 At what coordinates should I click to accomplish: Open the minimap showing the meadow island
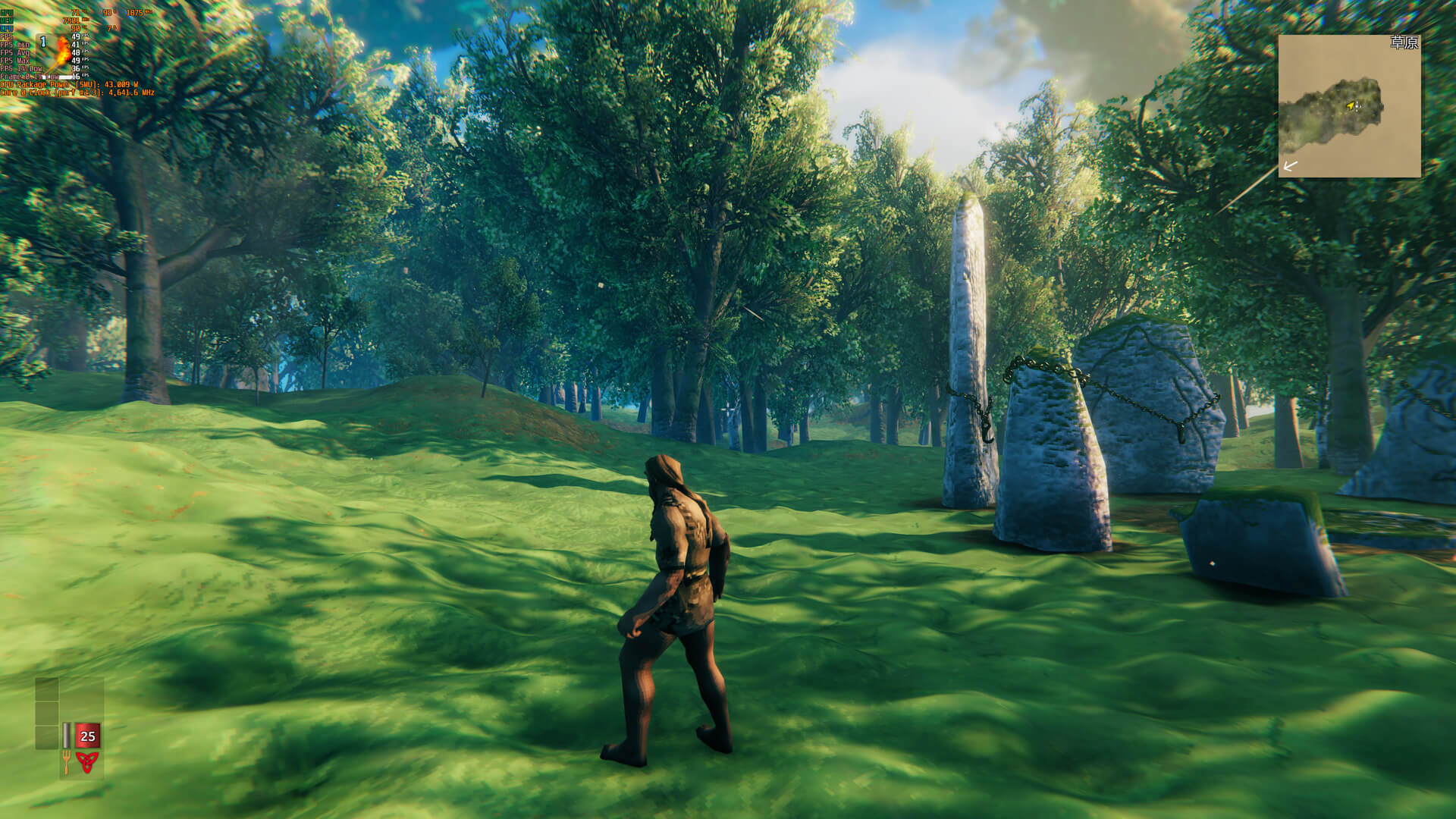(1349, 106)
